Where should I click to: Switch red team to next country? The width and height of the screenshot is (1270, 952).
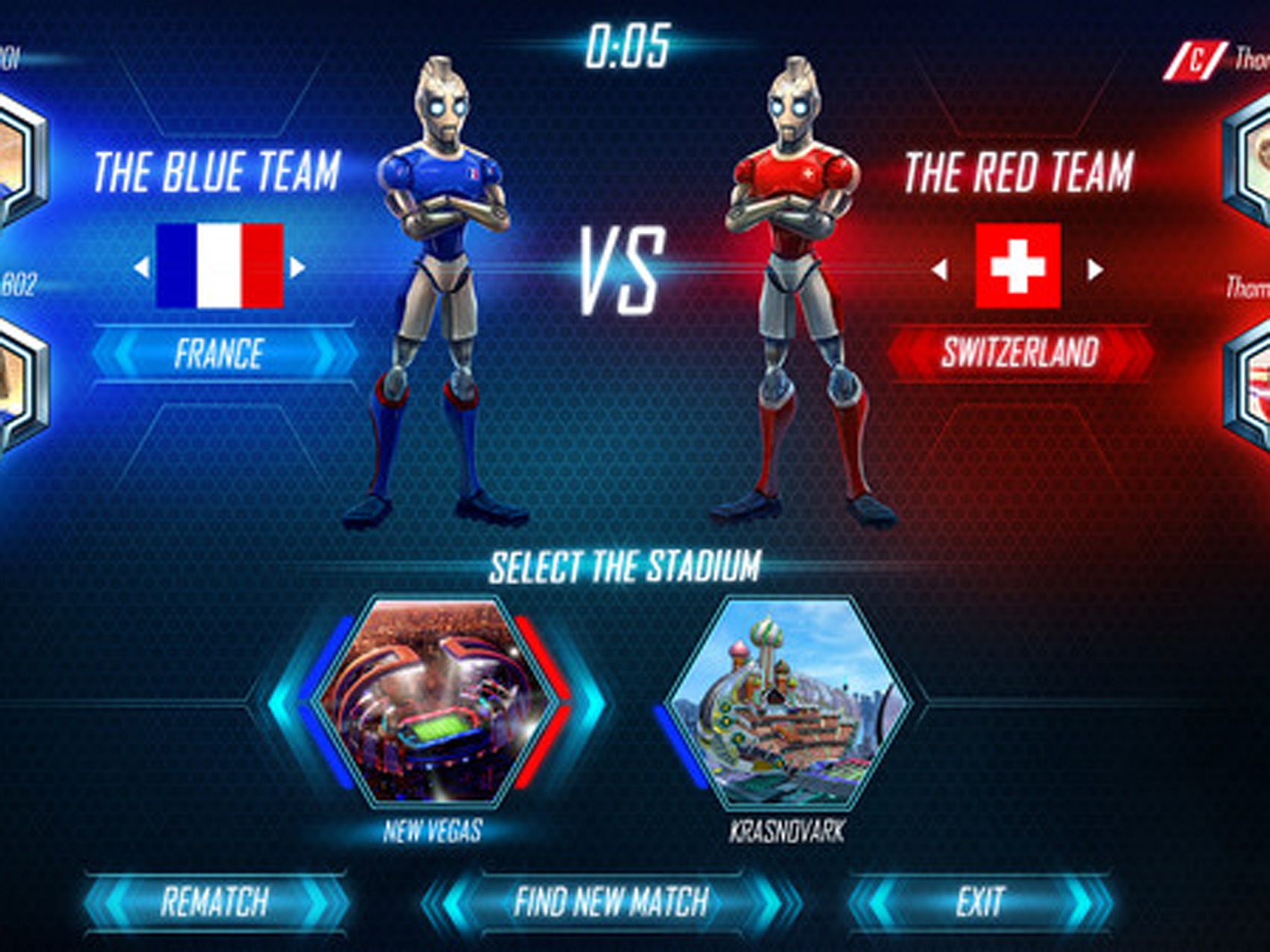point(1095,269)
